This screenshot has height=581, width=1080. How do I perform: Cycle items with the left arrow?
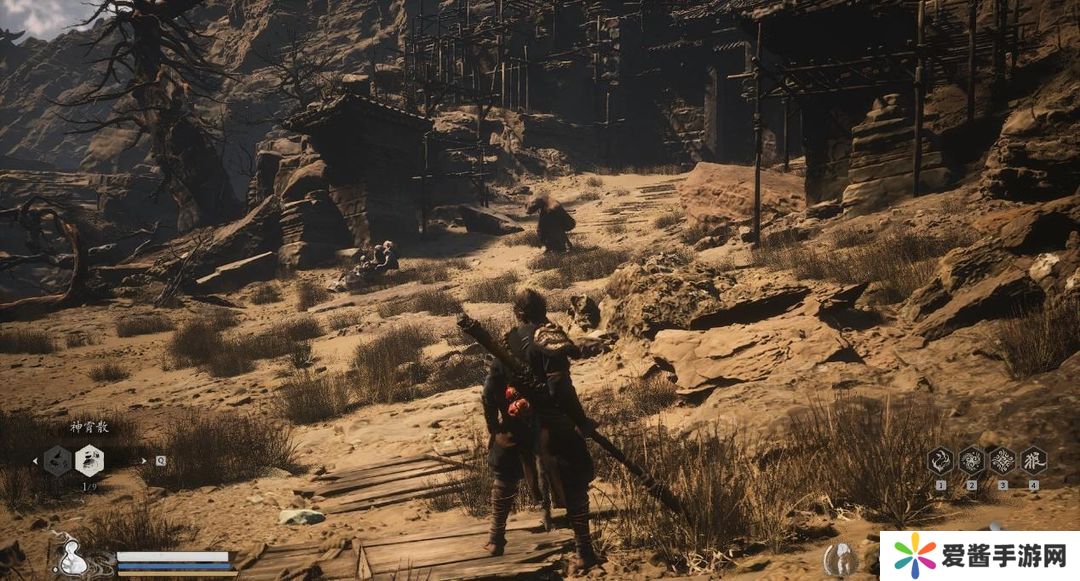coord(36,461)
